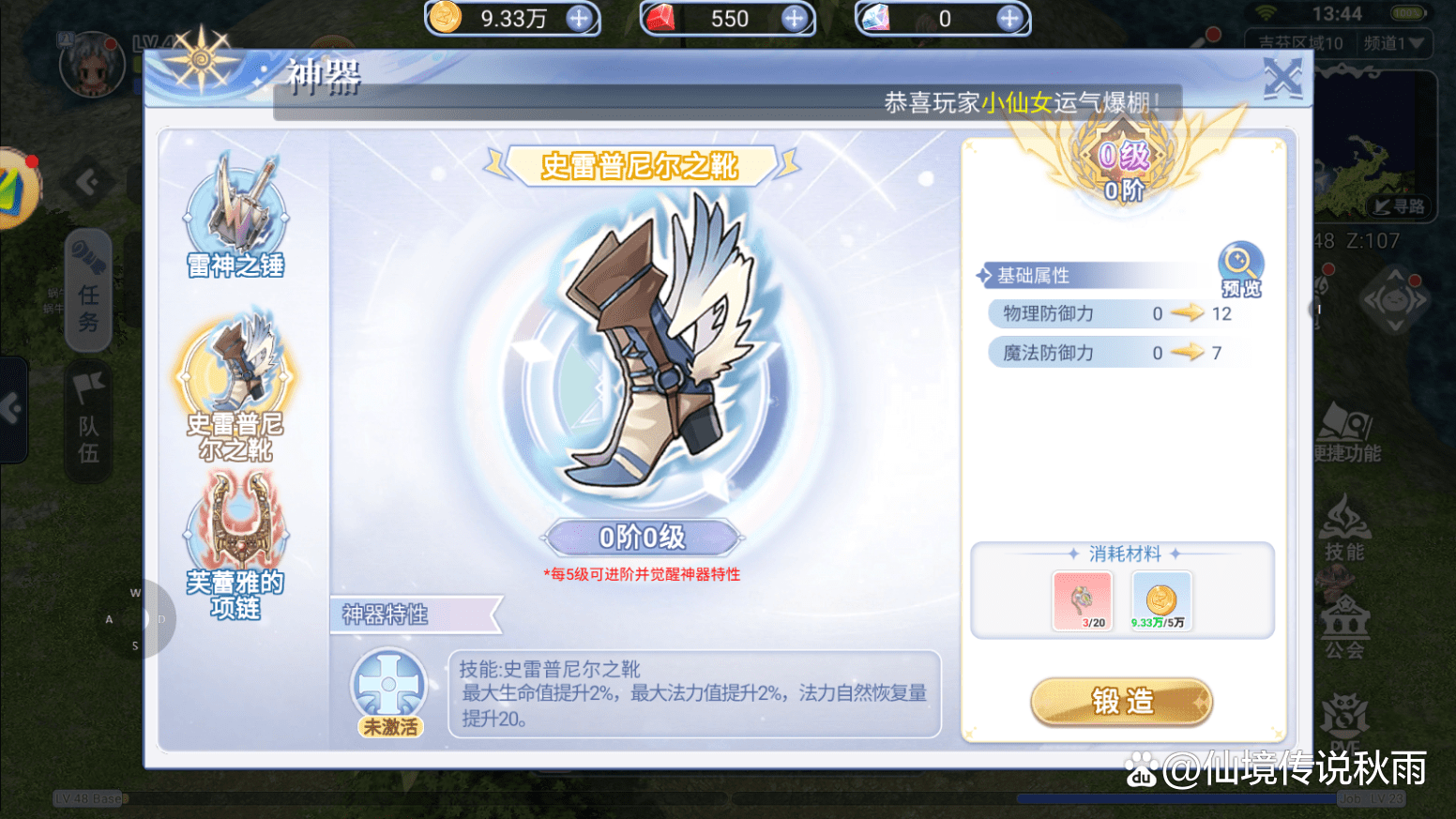Open the 频道1 channel dropdown
This screenshot has width=1456, height=819.
coord(1393,43)
